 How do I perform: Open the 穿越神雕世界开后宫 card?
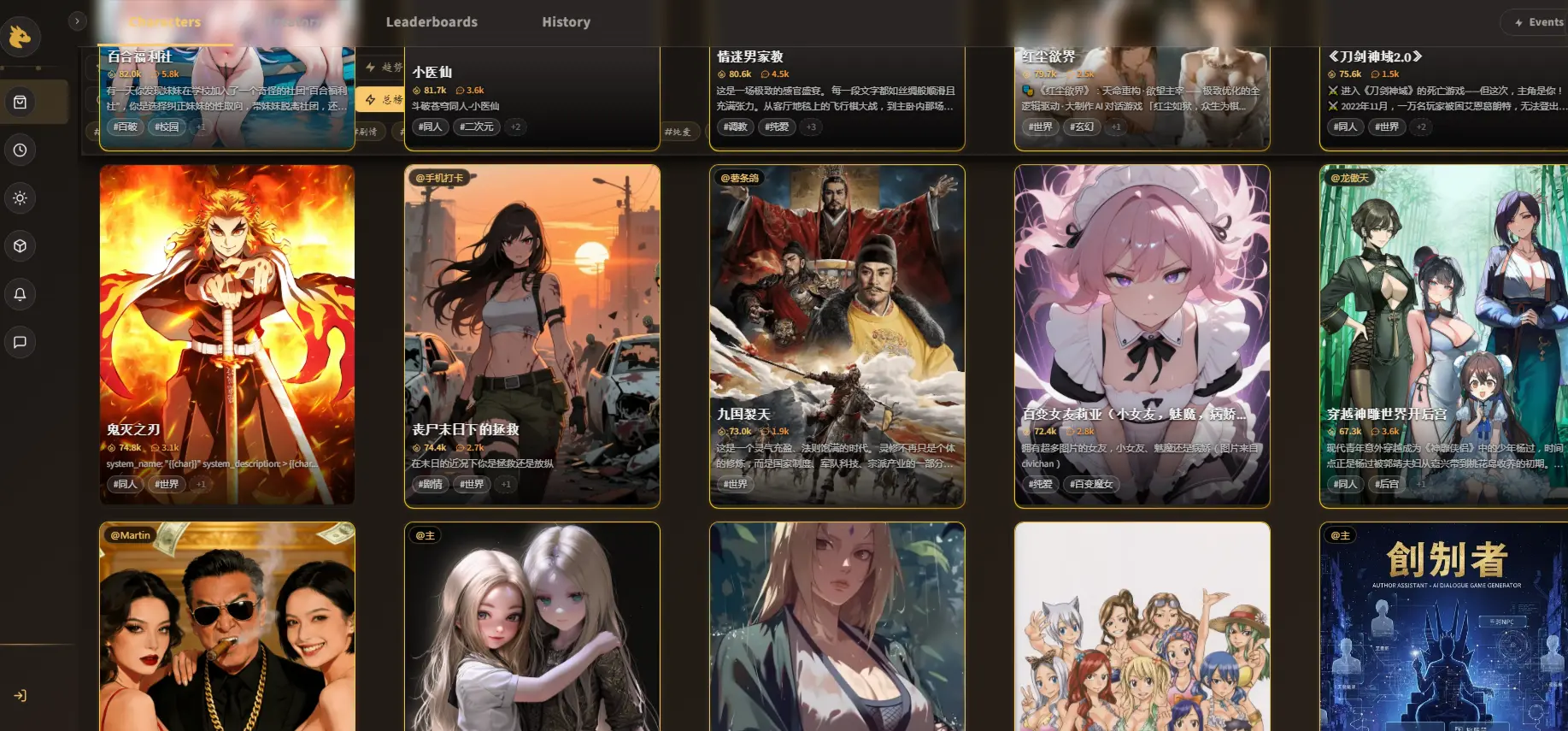[1444, 333]
